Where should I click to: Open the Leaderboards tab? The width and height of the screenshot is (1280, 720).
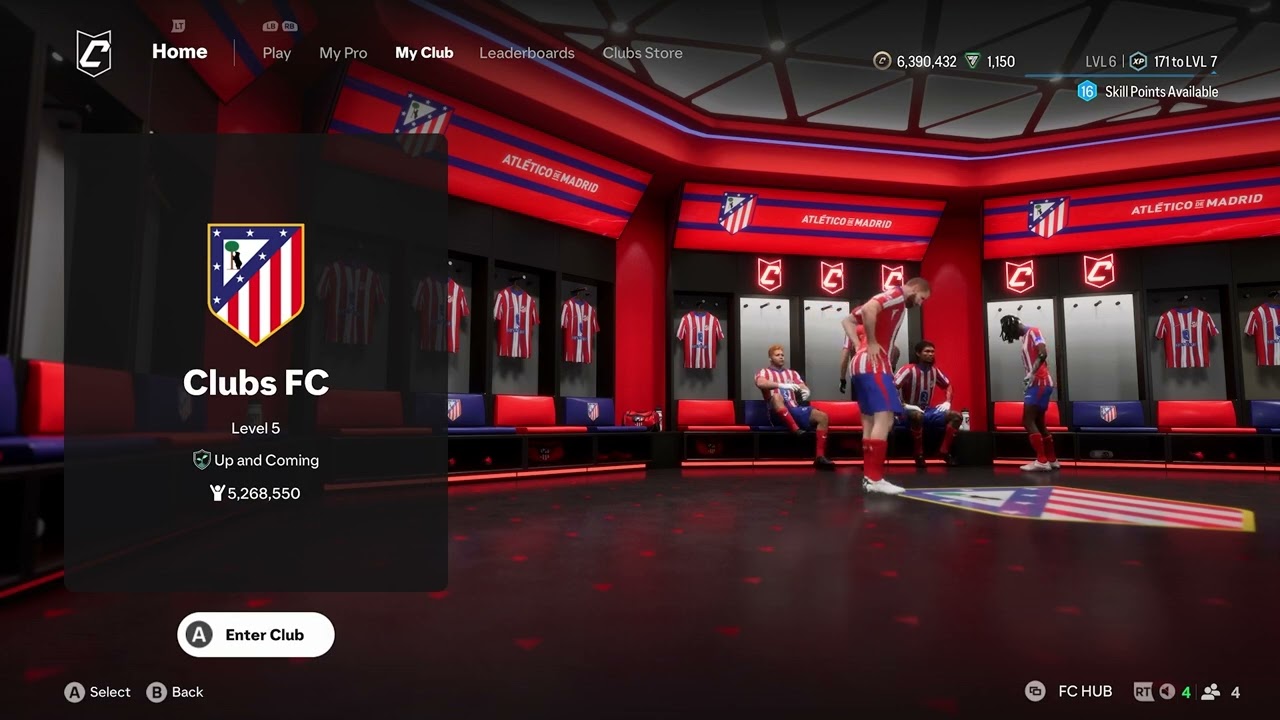(x=527, y=53)
